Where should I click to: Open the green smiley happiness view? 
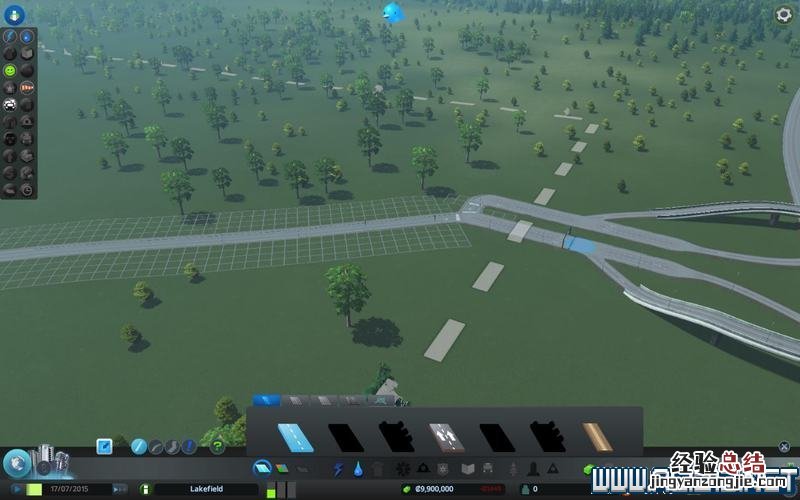pos(11,71)
